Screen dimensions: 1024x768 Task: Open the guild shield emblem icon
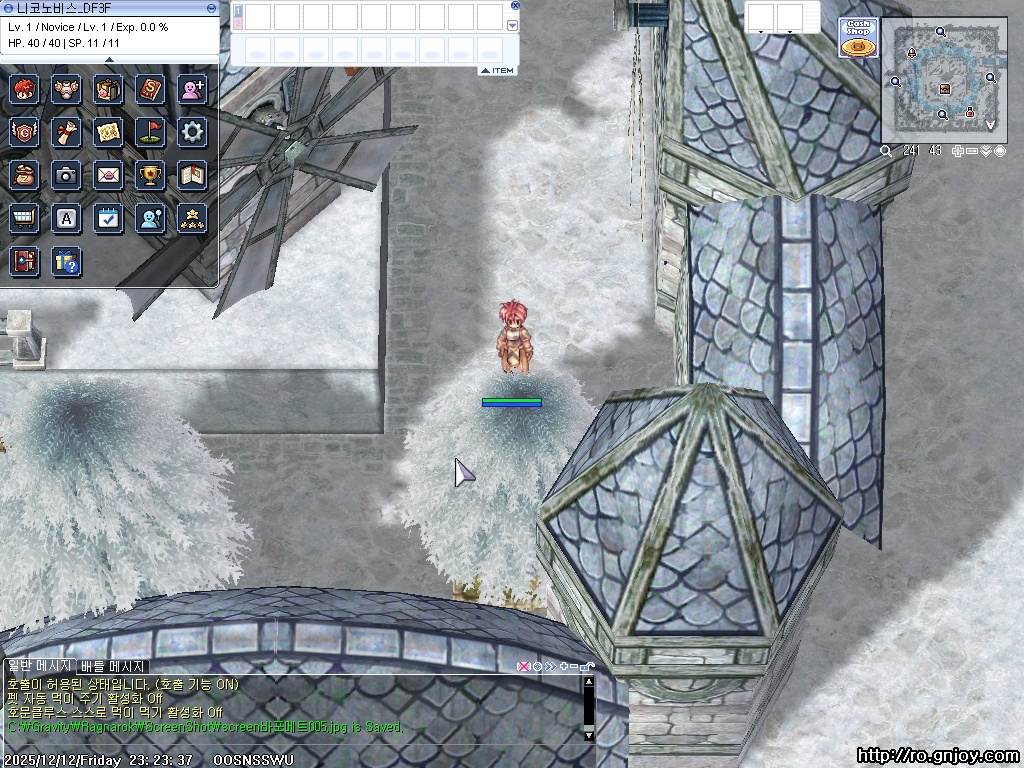(24, 132)
